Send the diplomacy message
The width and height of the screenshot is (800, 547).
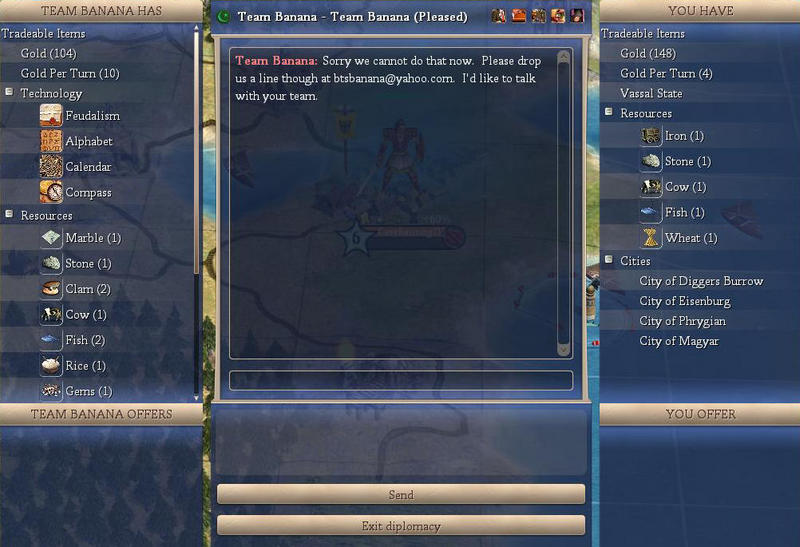click(400, 494)
